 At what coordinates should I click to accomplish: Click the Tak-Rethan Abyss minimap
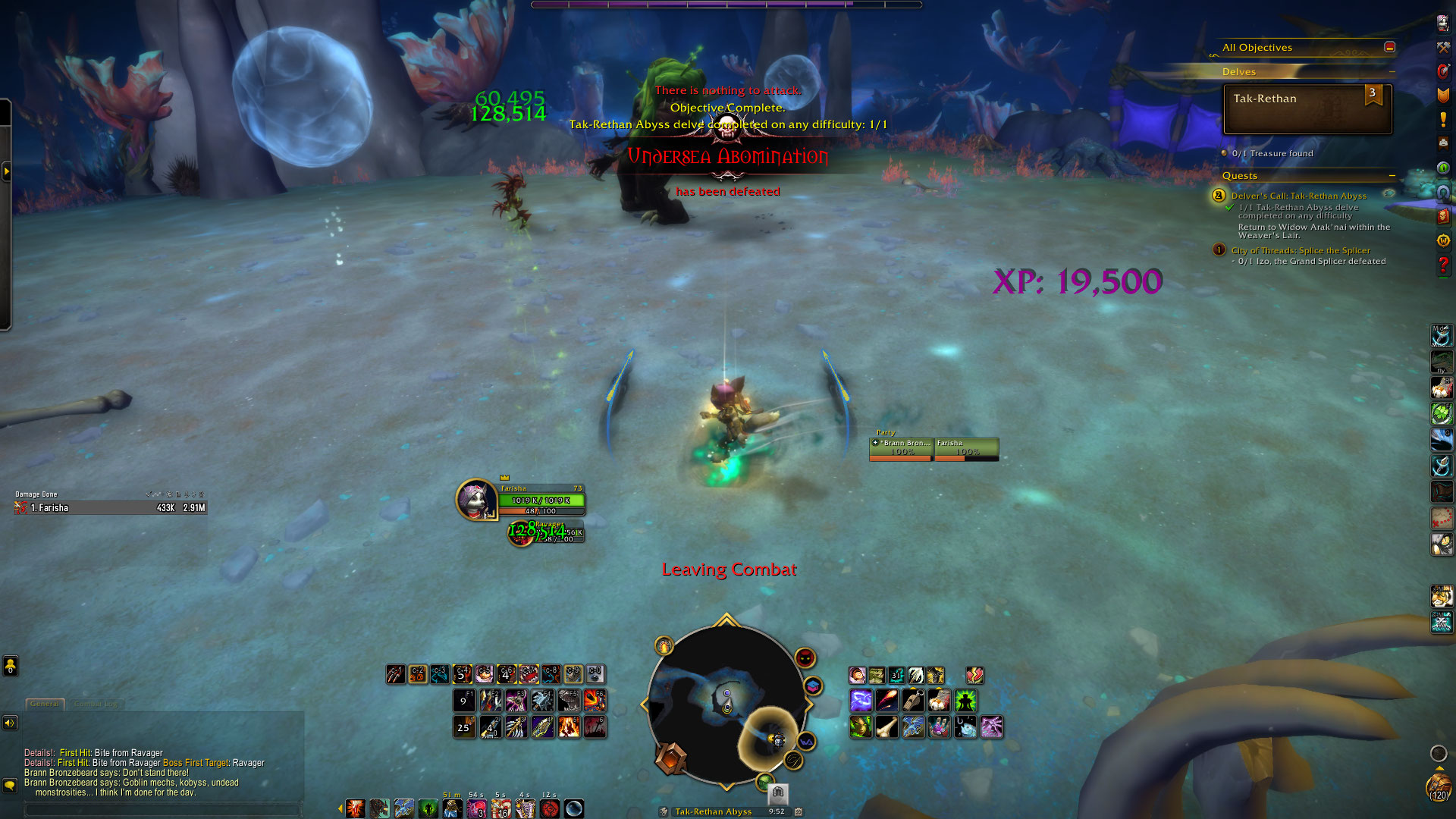click(x=726, y=705)
